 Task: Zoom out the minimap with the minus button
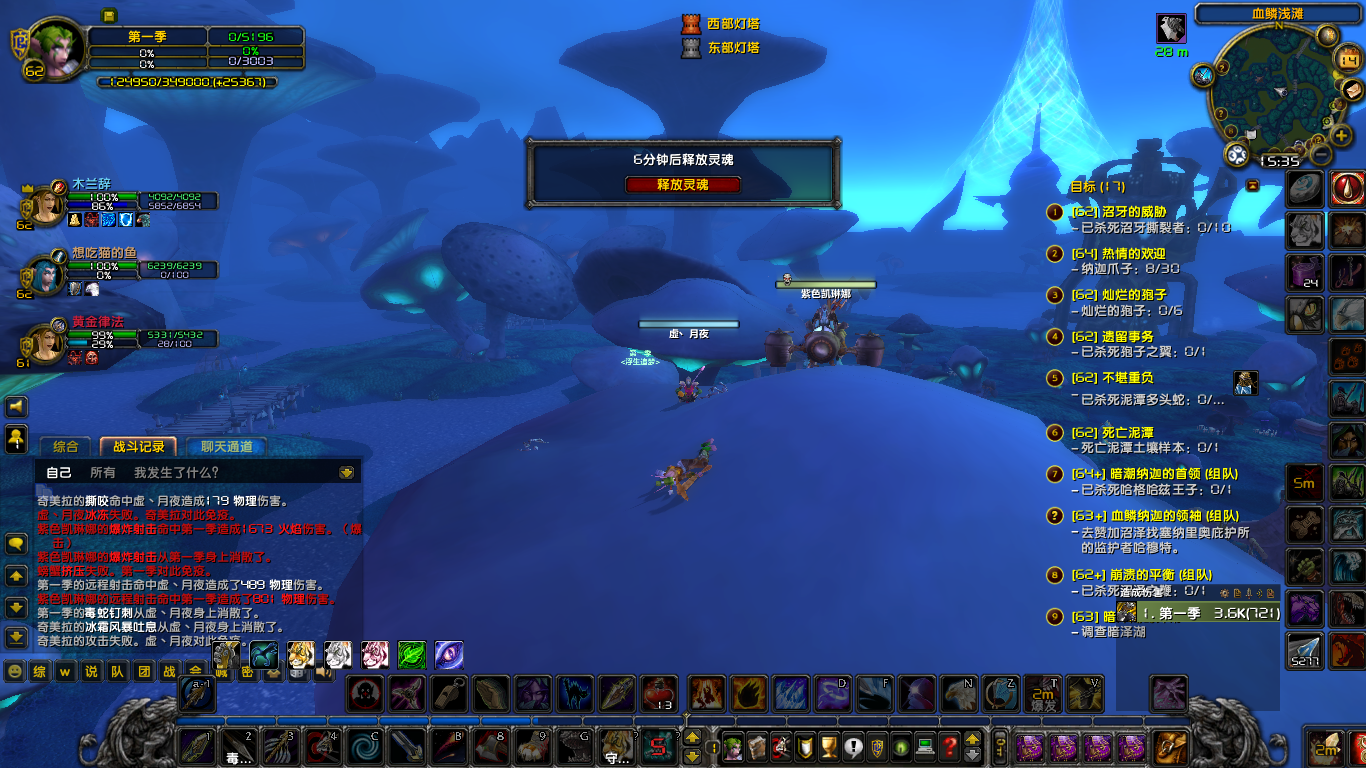pos(1321,155)
